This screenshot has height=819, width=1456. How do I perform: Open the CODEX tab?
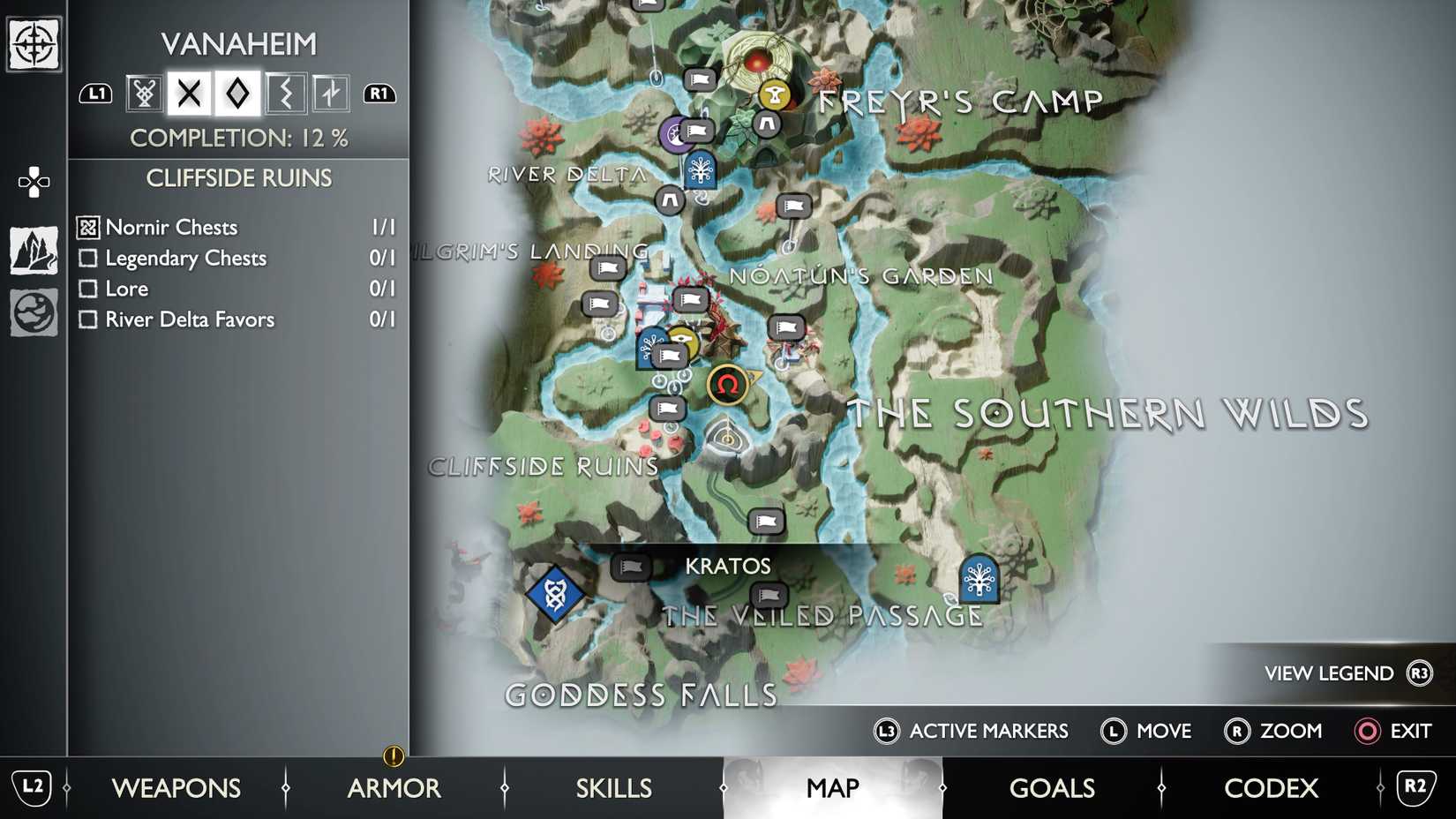pyautogui.click(x=1271, y=788)
